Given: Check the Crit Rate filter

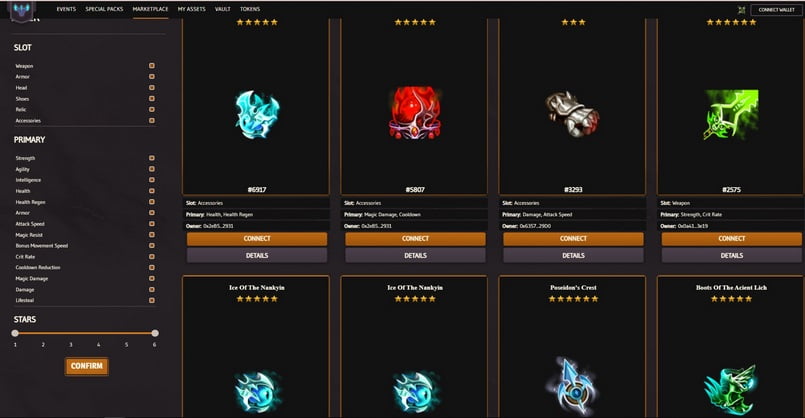Looking at the screenshot, I should click(152, 256).
